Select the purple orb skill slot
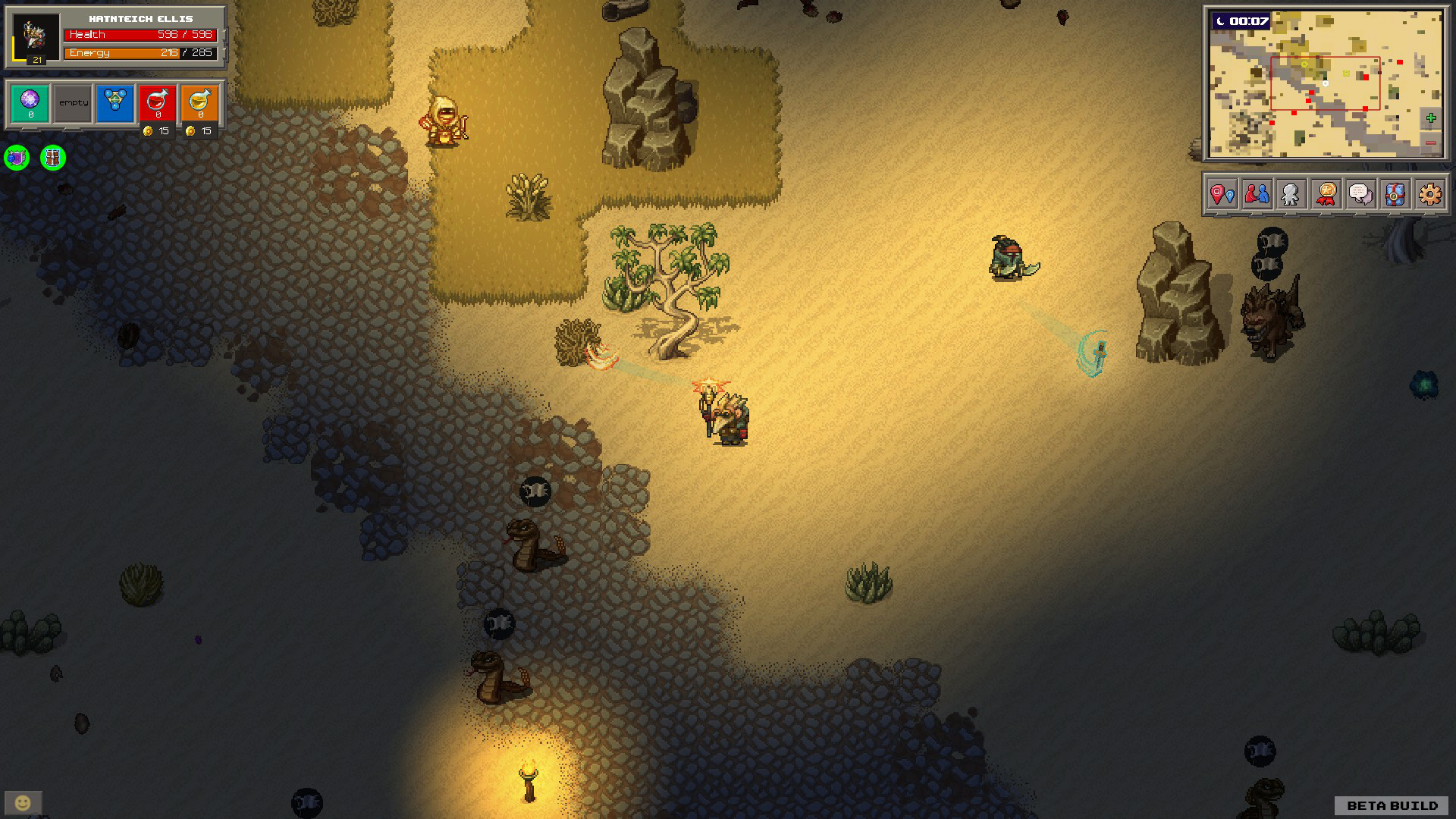The image size is (1456, 819). click(x=30, y=101)
